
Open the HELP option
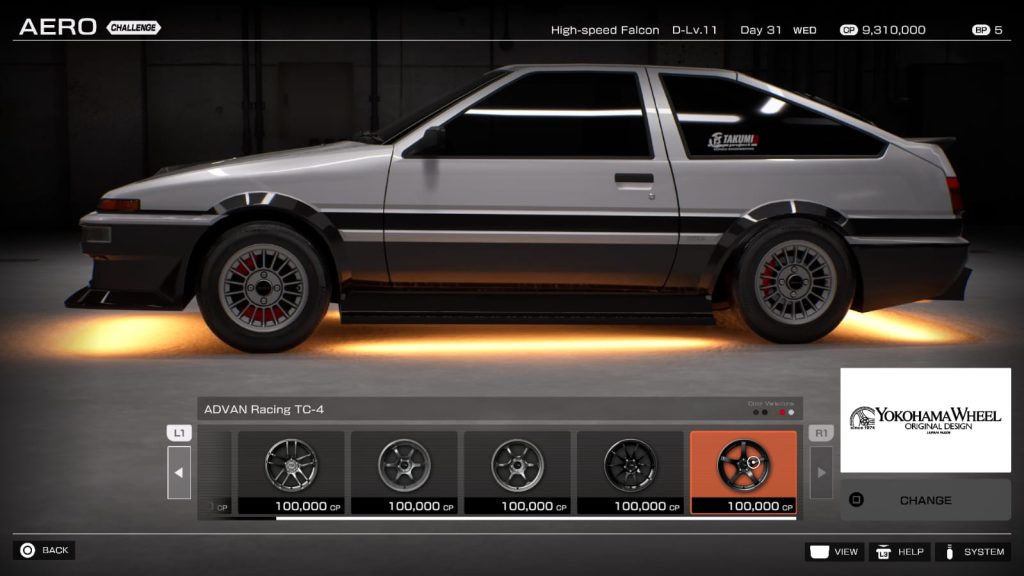[899, 551]
